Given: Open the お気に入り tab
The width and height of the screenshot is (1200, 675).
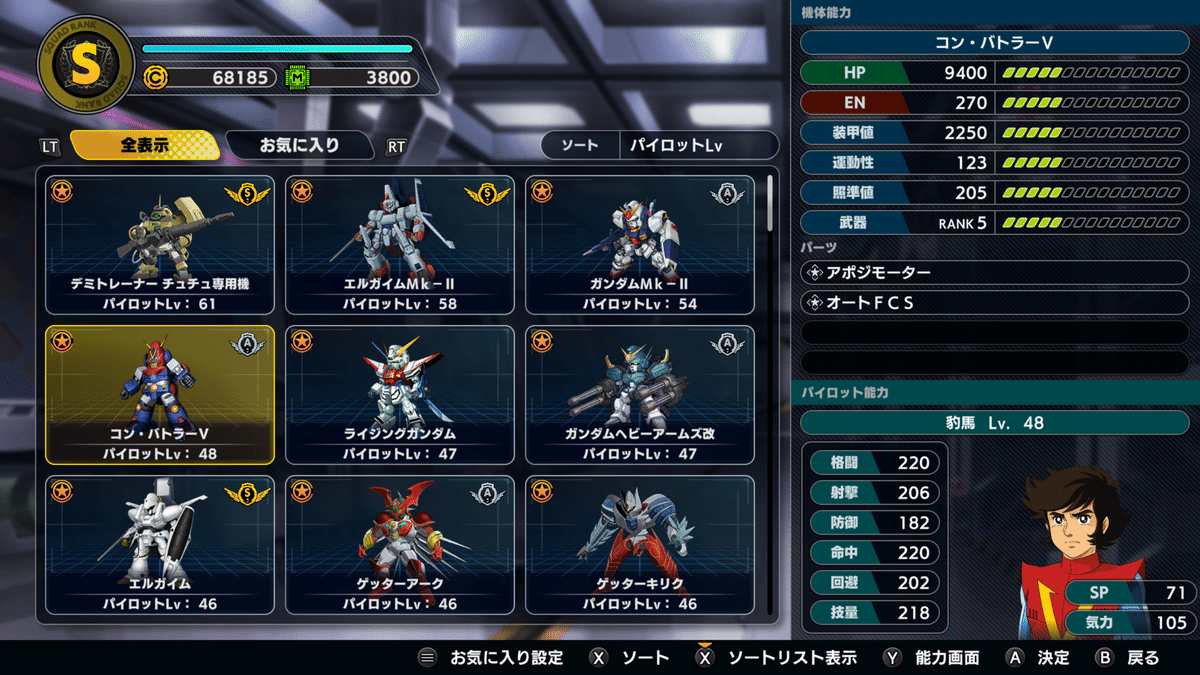Looking at the screenshot, I should [300, 145].
